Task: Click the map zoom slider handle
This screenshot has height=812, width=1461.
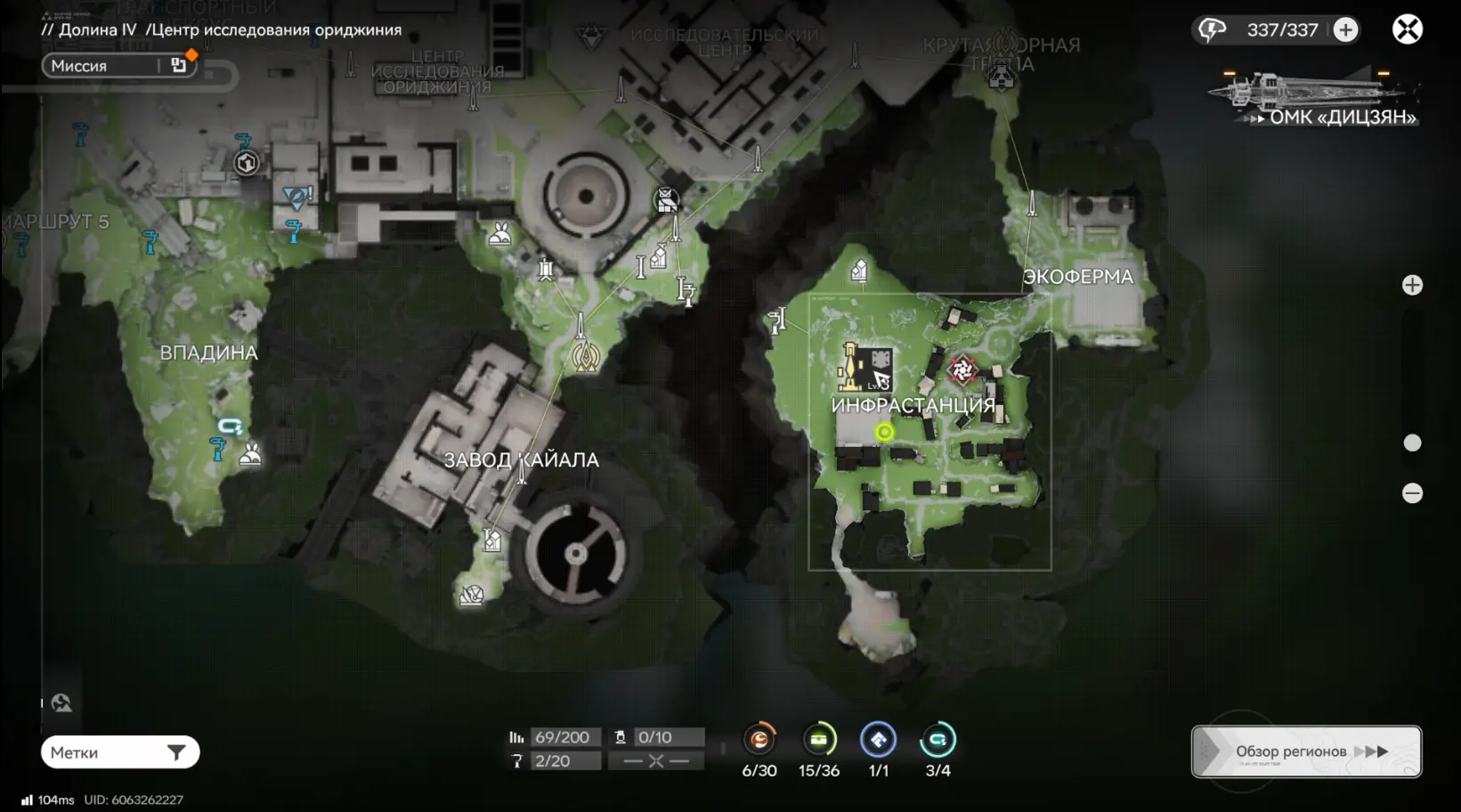Action: 1412,443
